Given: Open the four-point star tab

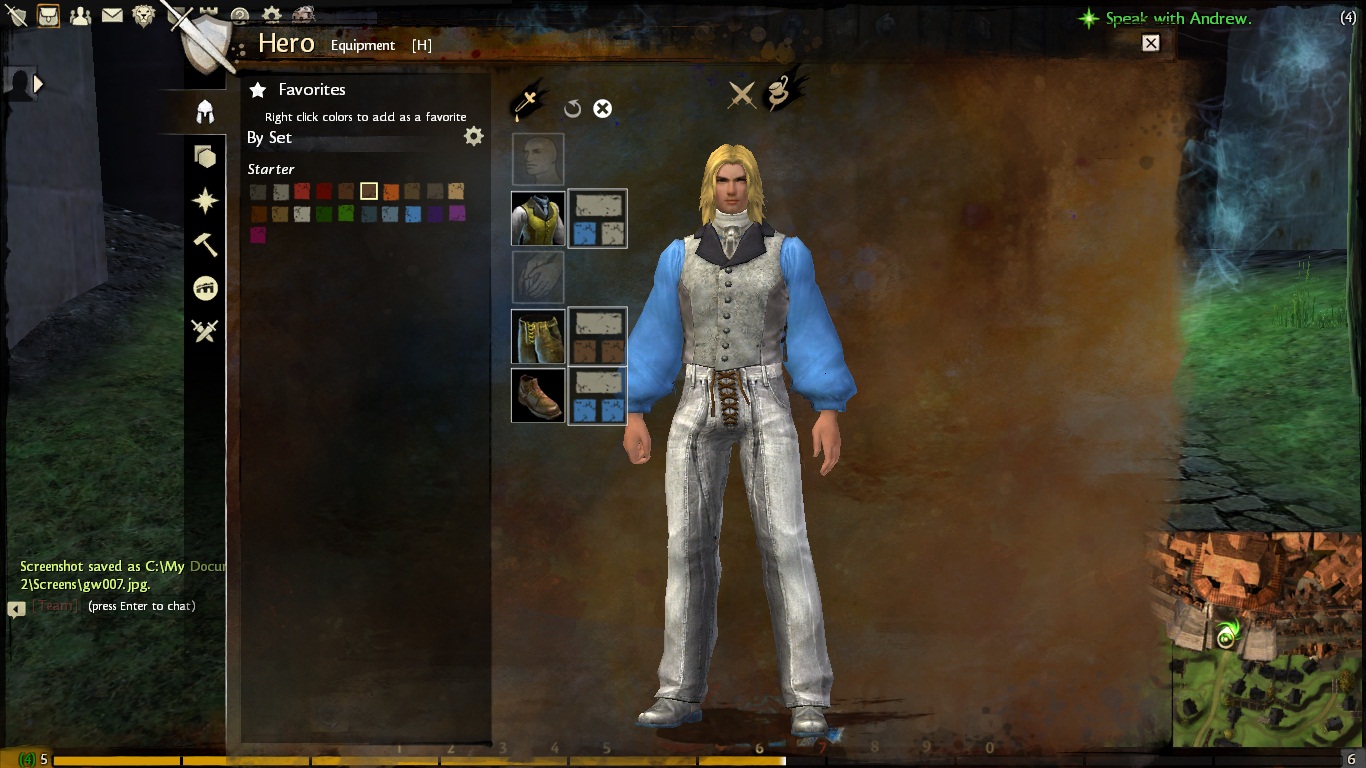Looking at the screenshot, I should [x=205, y=201].
